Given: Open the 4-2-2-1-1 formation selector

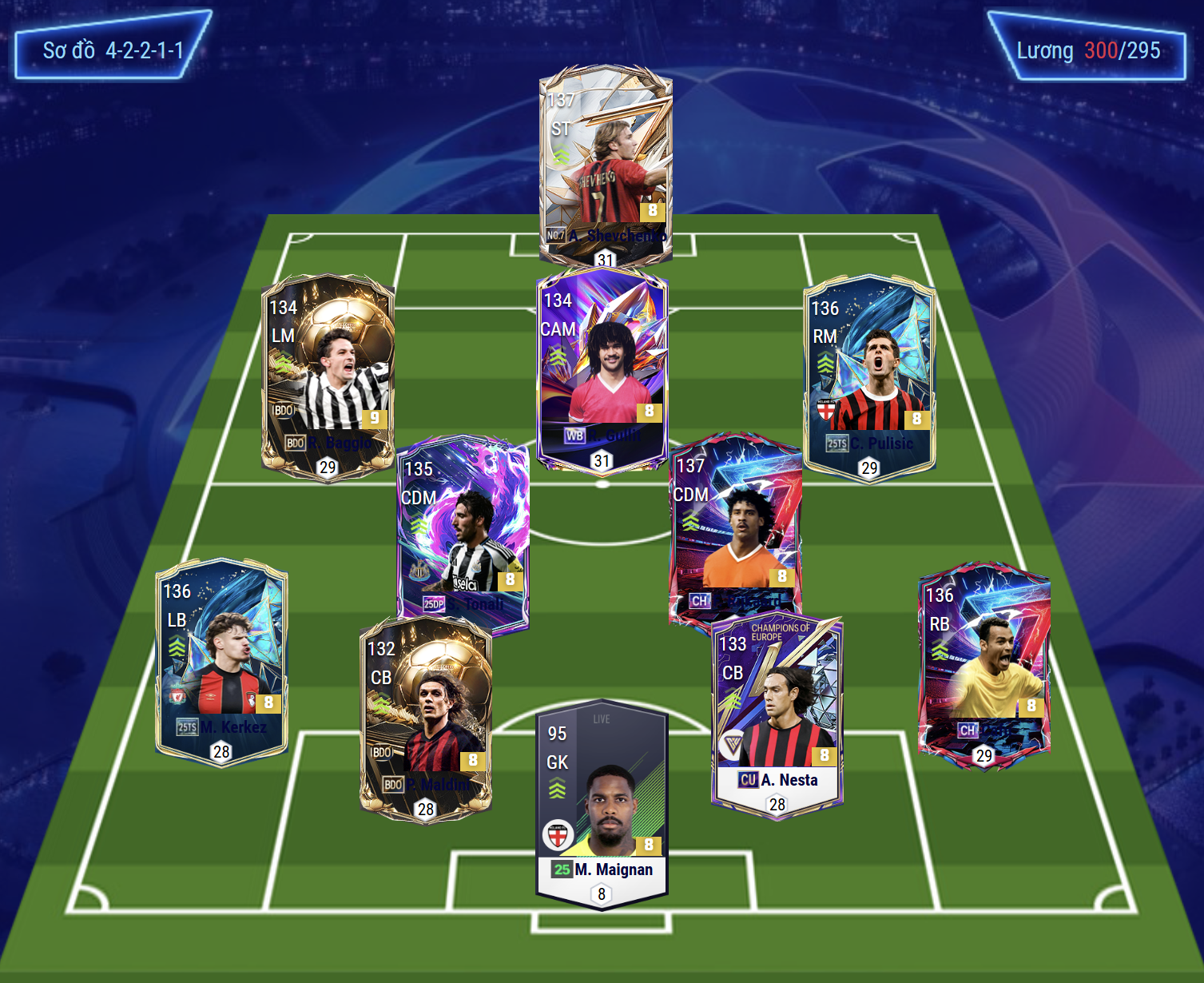Looking at the screenshot, I should [113, 50].
